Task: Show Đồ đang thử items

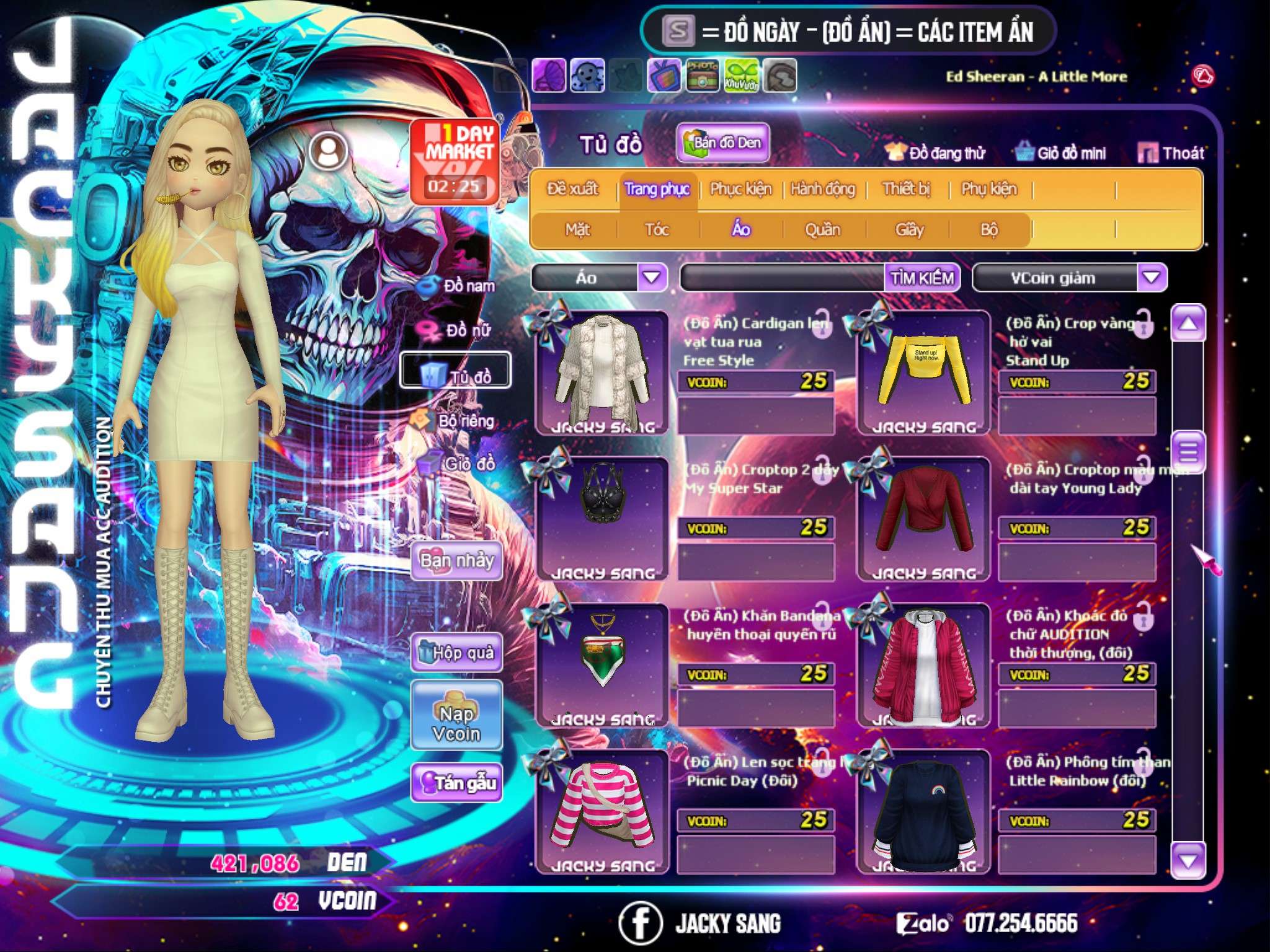Action: tap(935, 153)
